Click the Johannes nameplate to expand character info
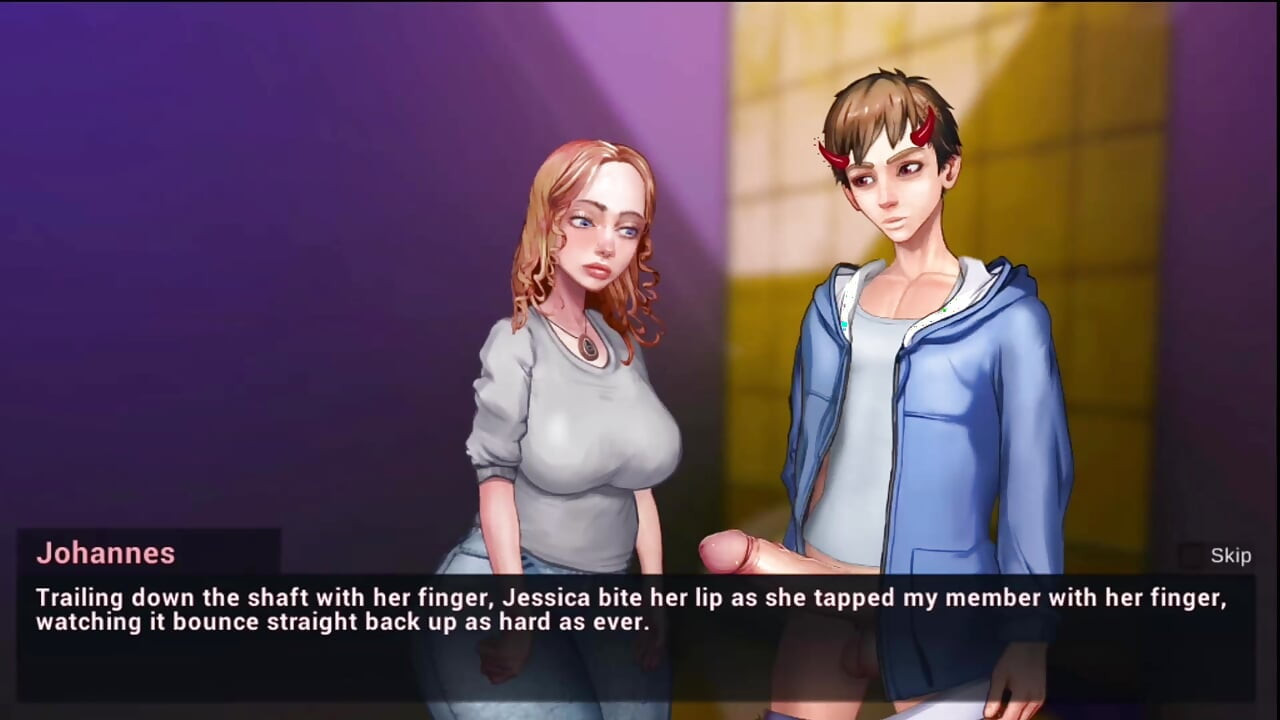Viewport: 1280px width, 720px height. tap(105, 554)
